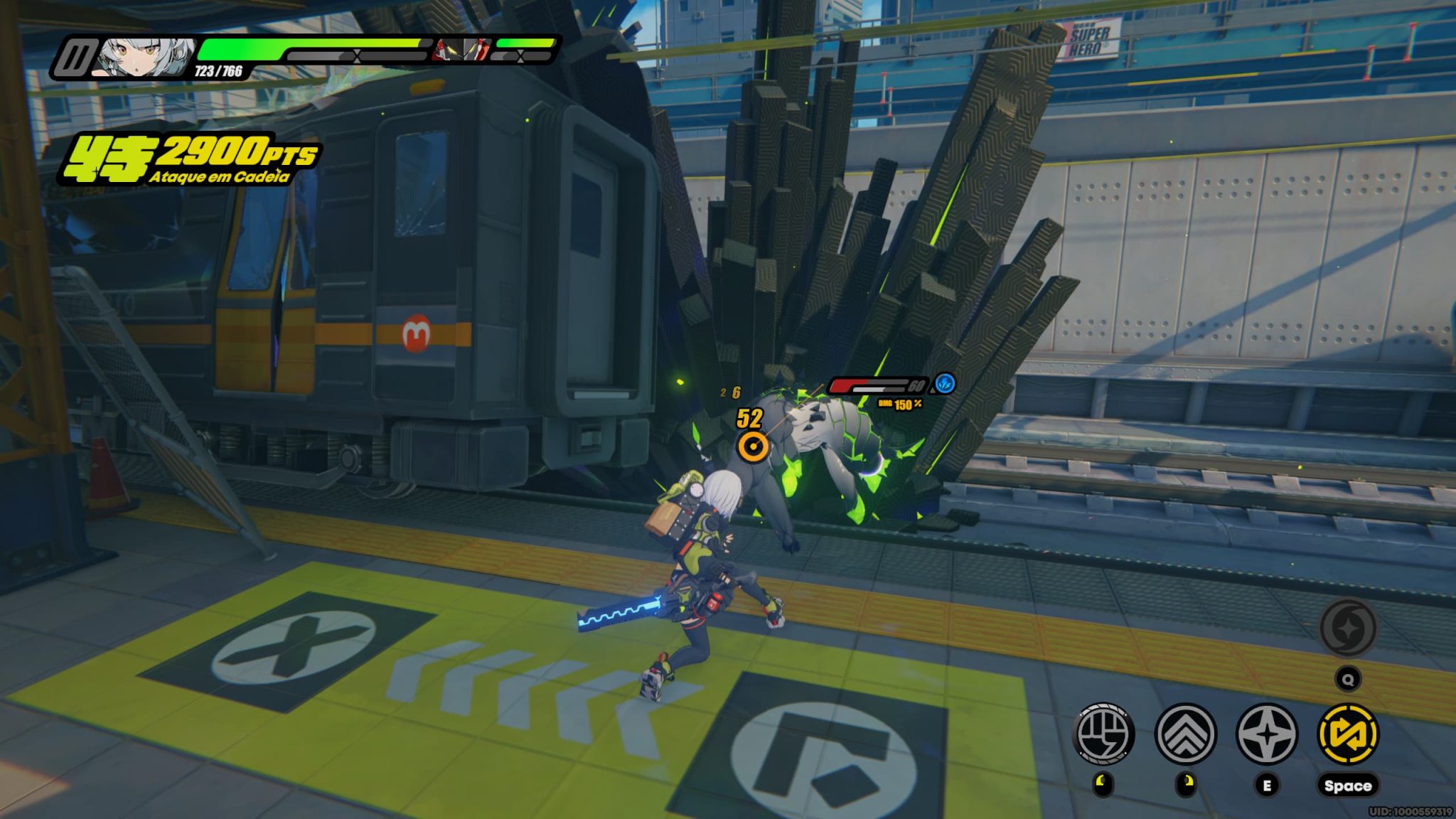Activate the greyed-out ultimate ability icon
Screen dimensions: 1456x819
tap(1347, 628)
